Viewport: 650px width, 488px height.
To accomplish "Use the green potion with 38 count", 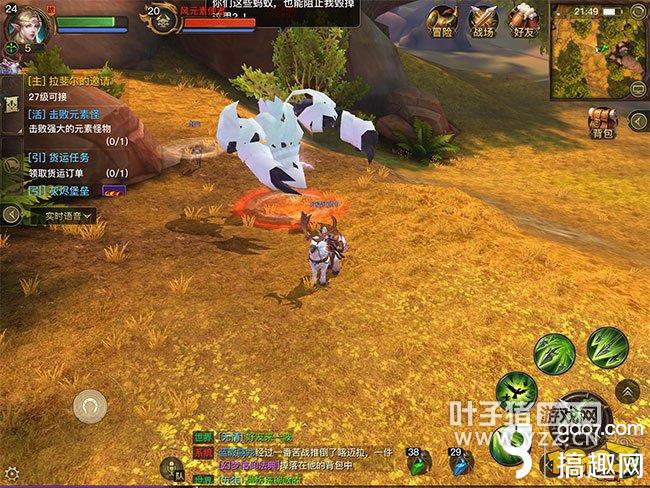I will point(419,463).
